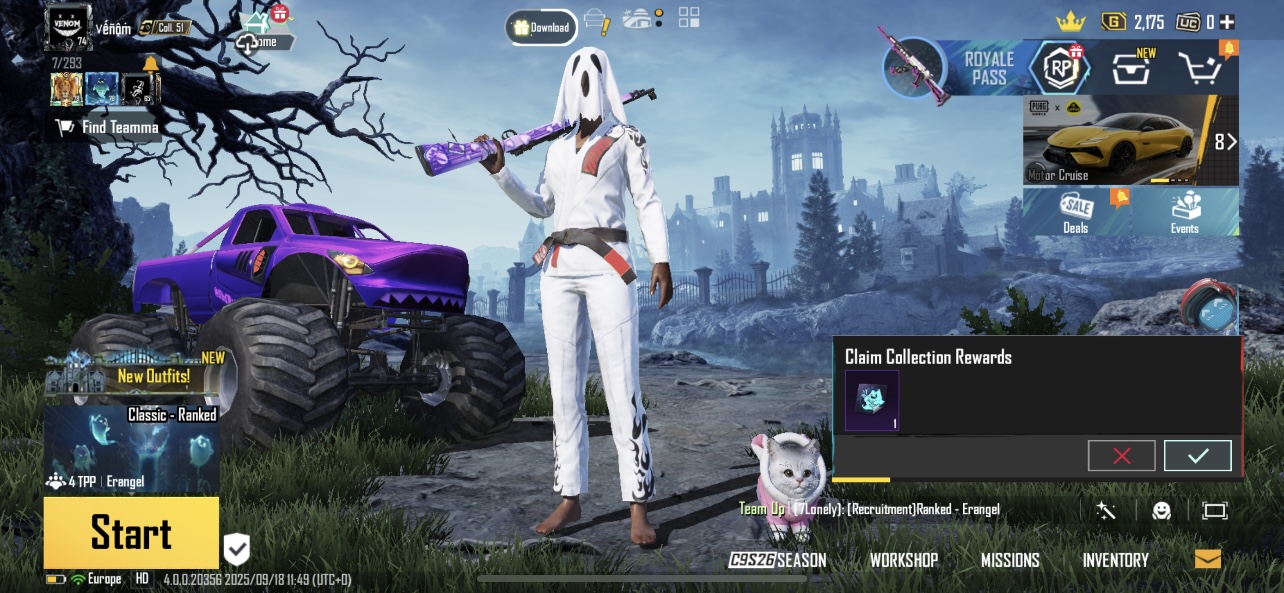Select Classic Ranked Erangel mode panel

point(131,448)
